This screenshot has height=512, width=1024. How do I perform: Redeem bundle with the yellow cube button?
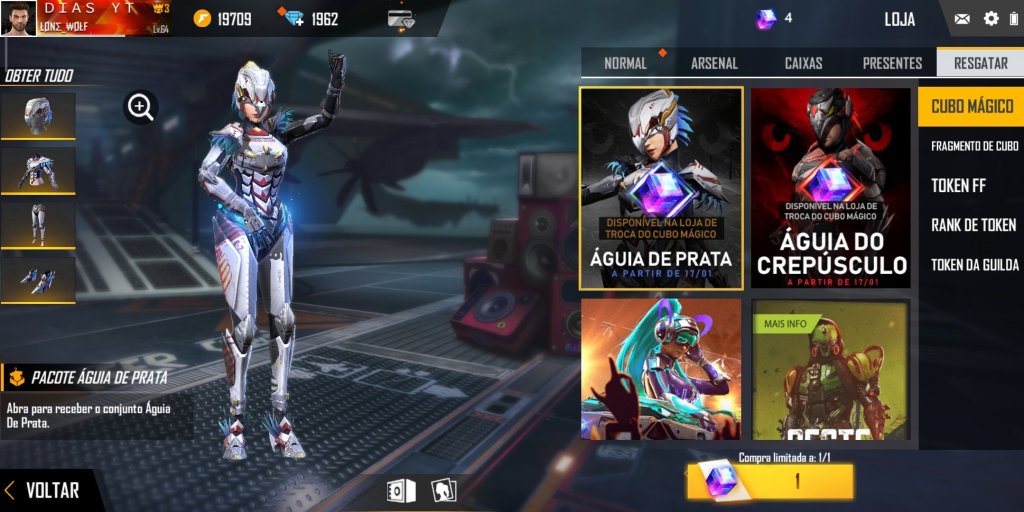(x=770, y=482)
